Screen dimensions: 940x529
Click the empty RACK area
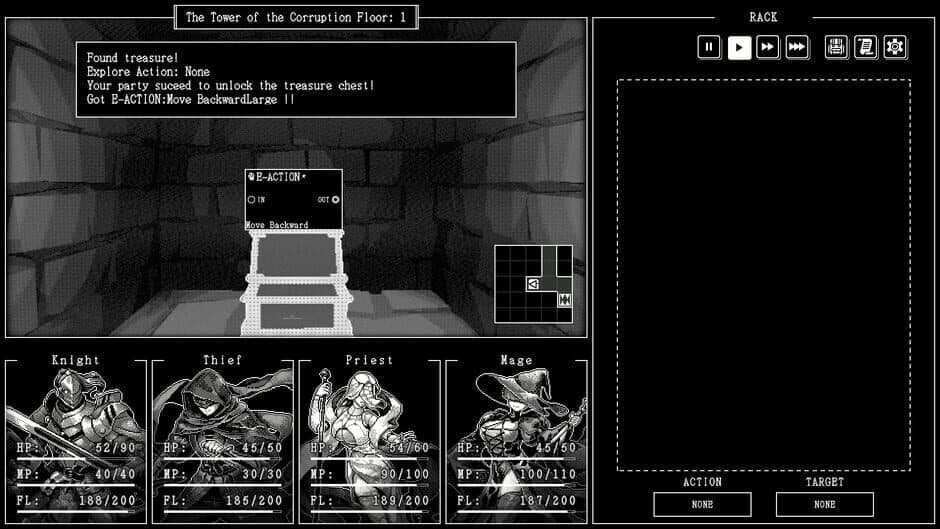pyautogui.click(x=763, y=275)
